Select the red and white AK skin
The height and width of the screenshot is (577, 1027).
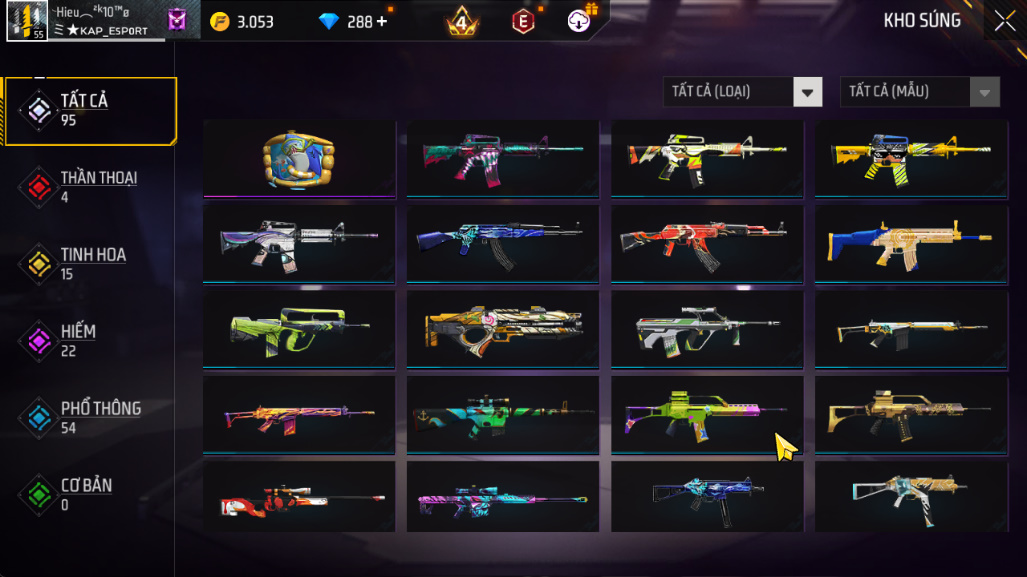pyautogui.click(x=706, y=243)
